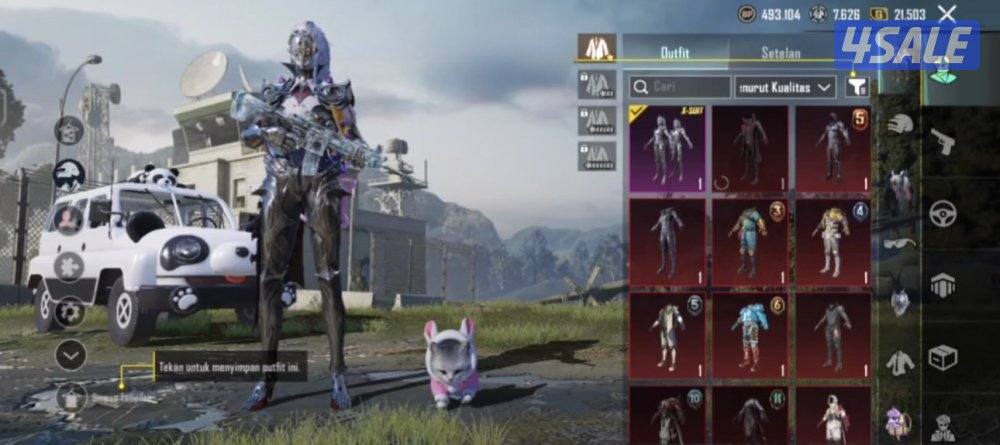The height and width of the screenshot is (445, 1000).
Task: Click the Cari search field
Action: pos(679,87)
